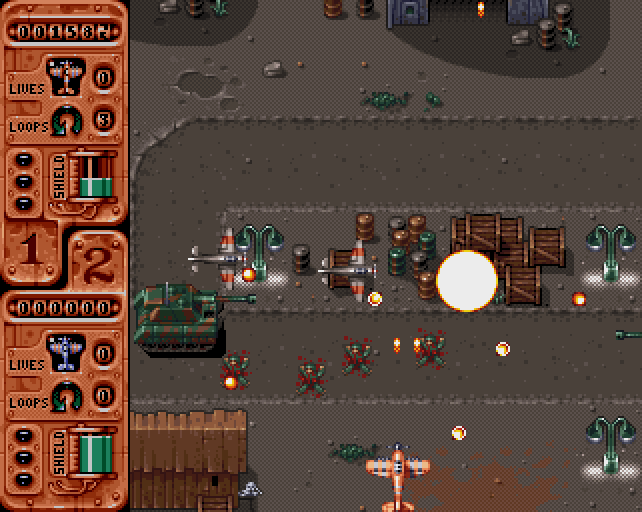642x512 pixels.
Task: Select player one's green loop arrow icon
Action: pos(66,120)
